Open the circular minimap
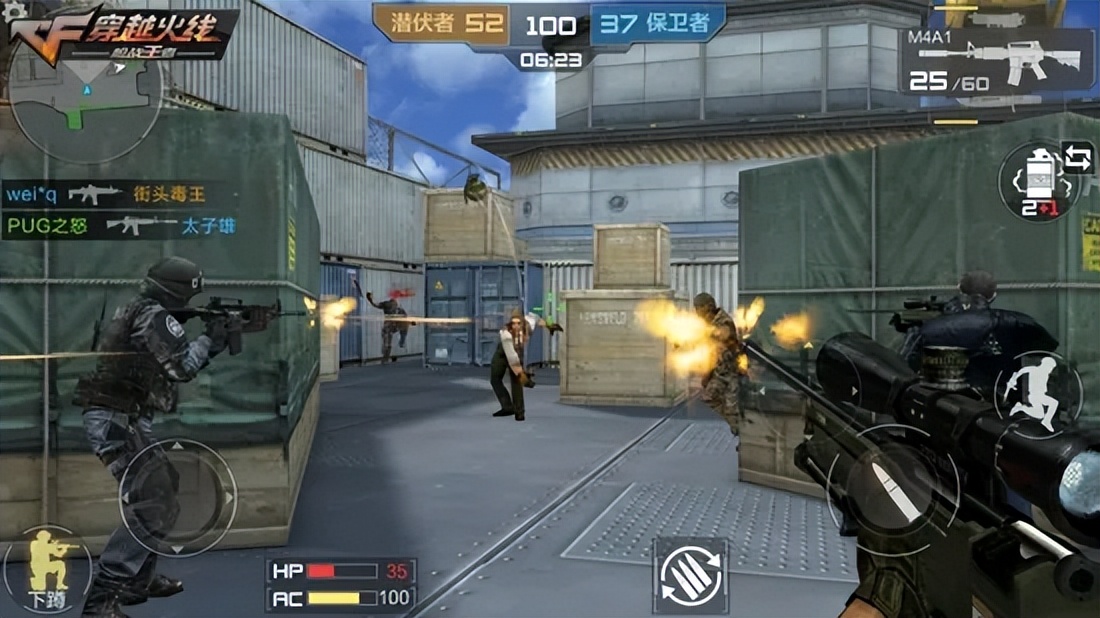Viewport: 1100px width, 618px height. pos(85,100)
